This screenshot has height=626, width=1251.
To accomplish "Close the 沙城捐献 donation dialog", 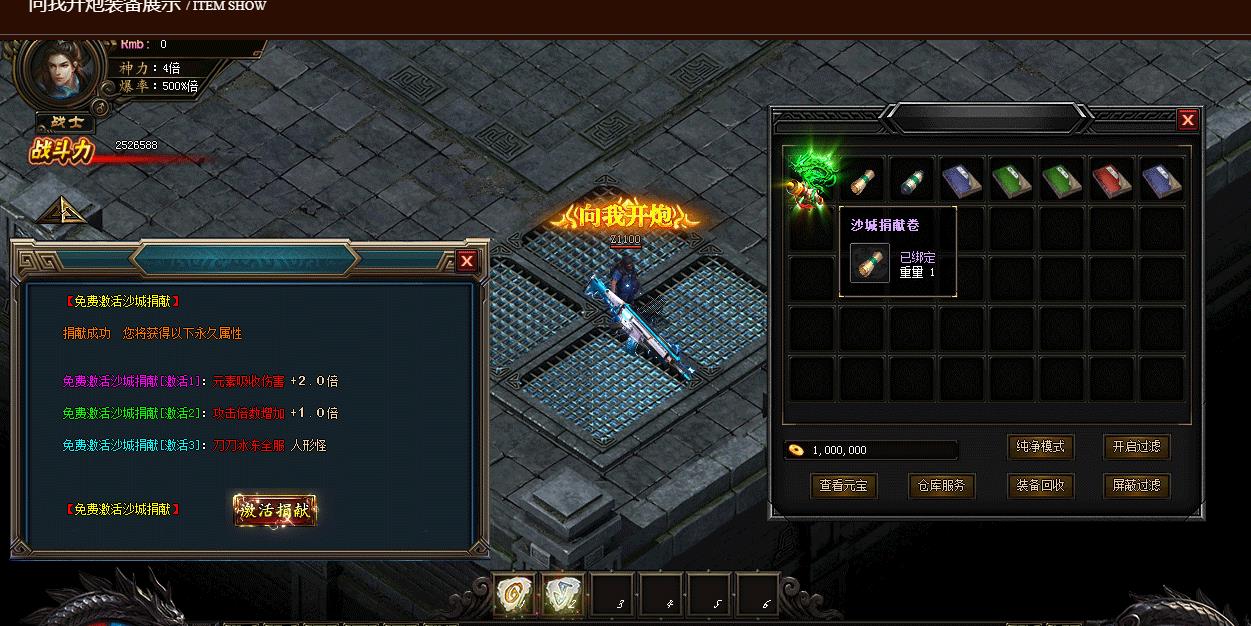I will 467,262.
